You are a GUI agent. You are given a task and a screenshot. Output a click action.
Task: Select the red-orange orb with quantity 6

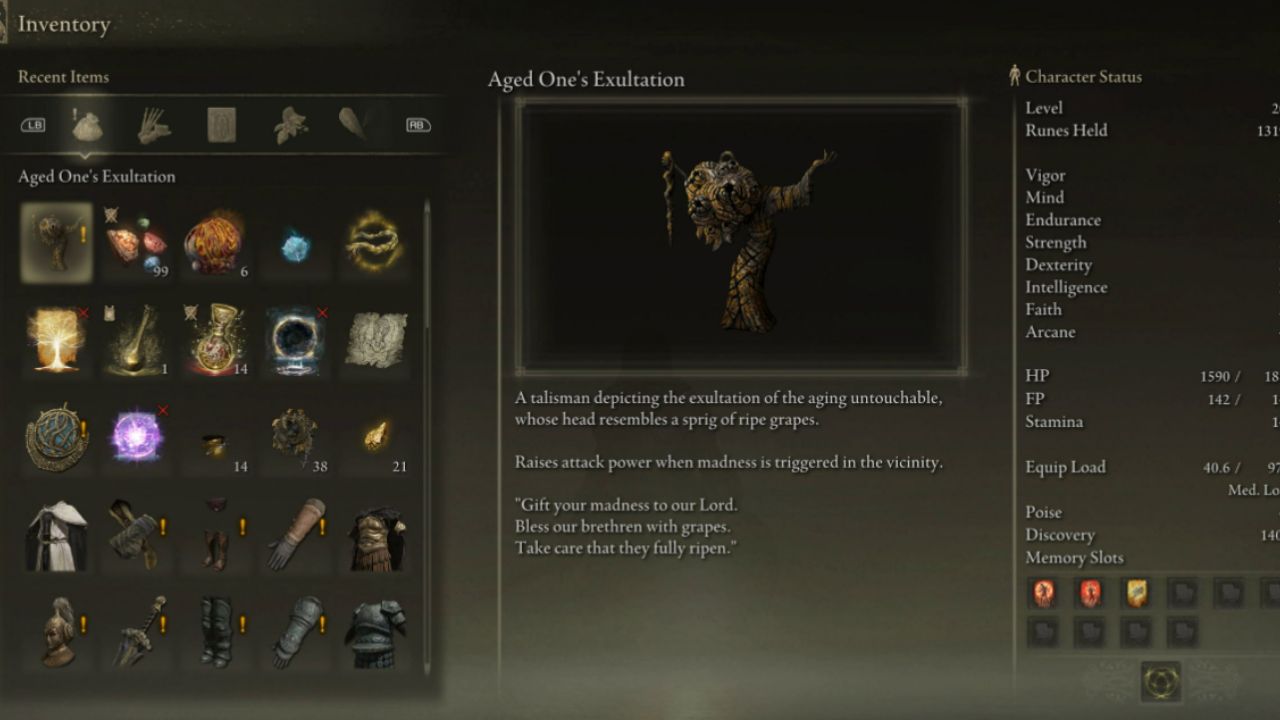(214, 243)
